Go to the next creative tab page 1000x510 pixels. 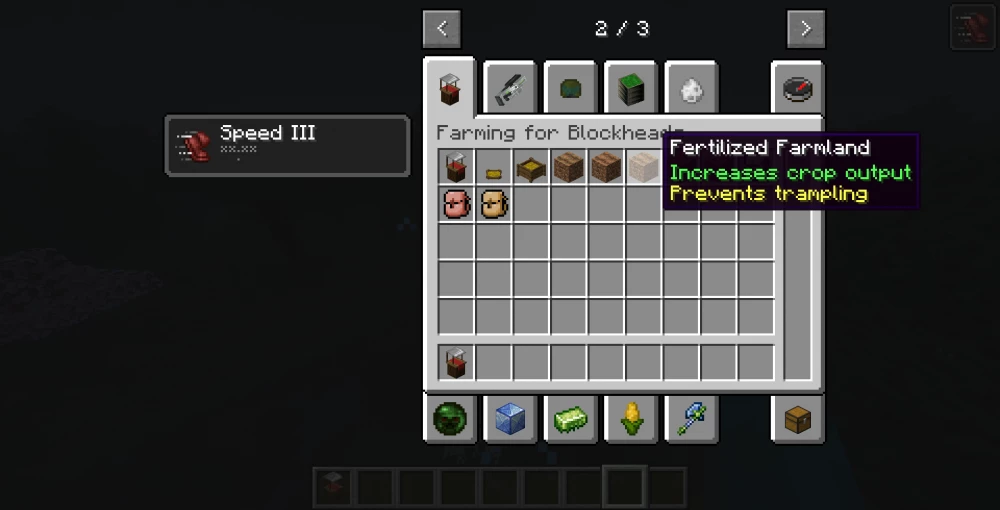[805, 28]
